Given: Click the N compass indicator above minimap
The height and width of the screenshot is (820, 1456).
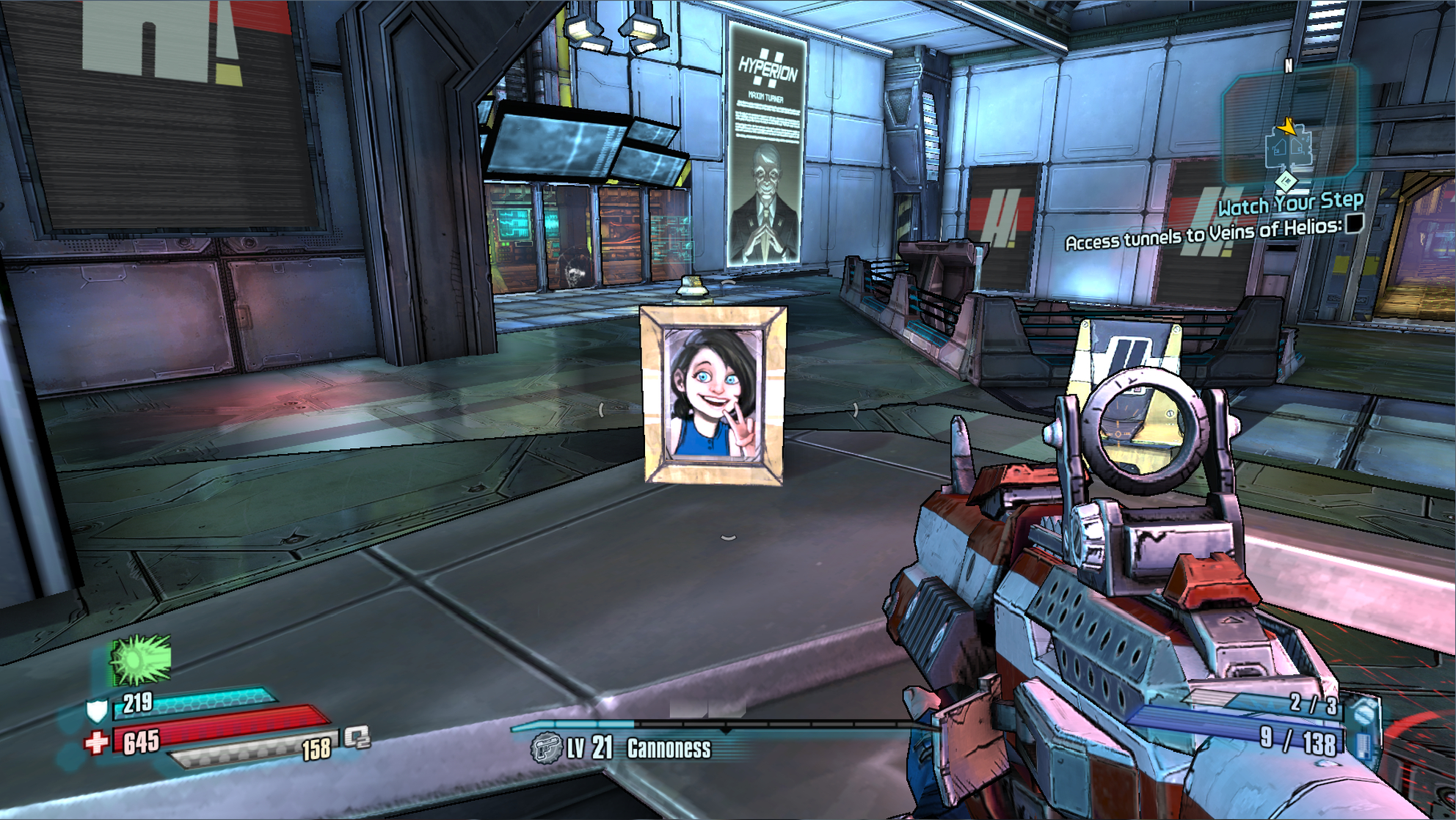Looking at the screenshot, I should pos(1289,67).
